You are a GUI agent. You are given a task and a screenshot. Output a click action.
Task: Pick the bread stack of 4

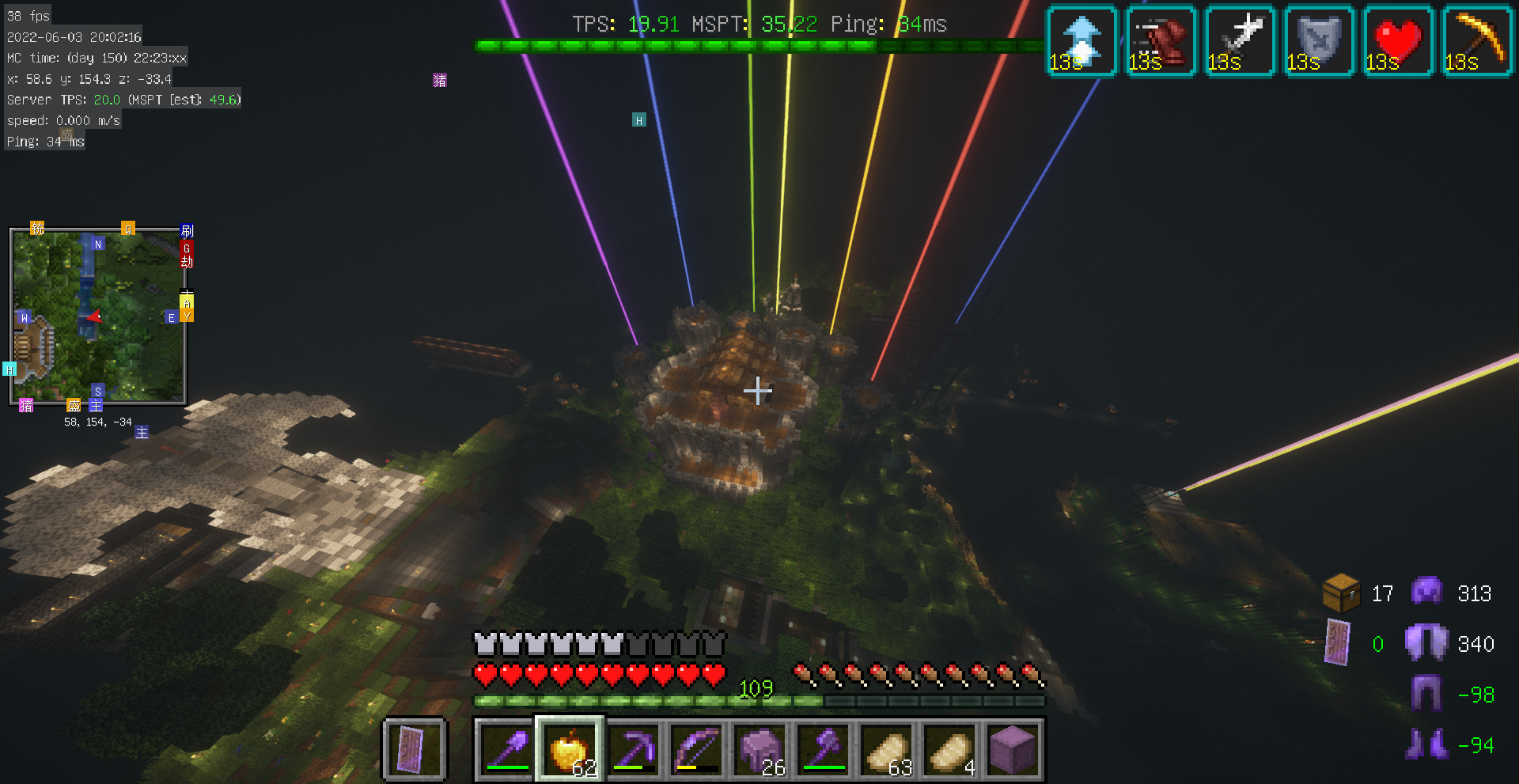pyautogui.click(x=950, y=748)
